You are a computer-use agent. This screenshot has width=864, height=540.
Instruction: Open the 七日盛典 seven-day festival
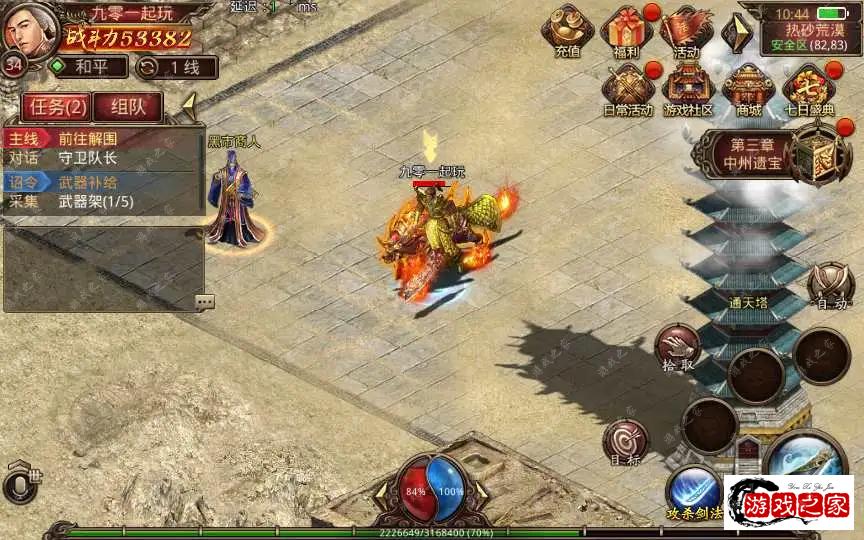[x=807, y=87]
